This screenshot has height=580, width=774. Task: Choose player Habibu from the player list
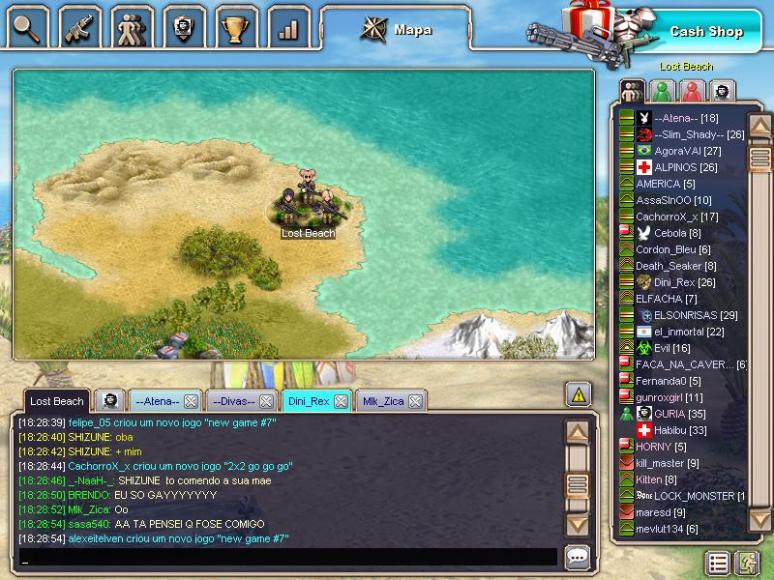[x=680, y=430]
